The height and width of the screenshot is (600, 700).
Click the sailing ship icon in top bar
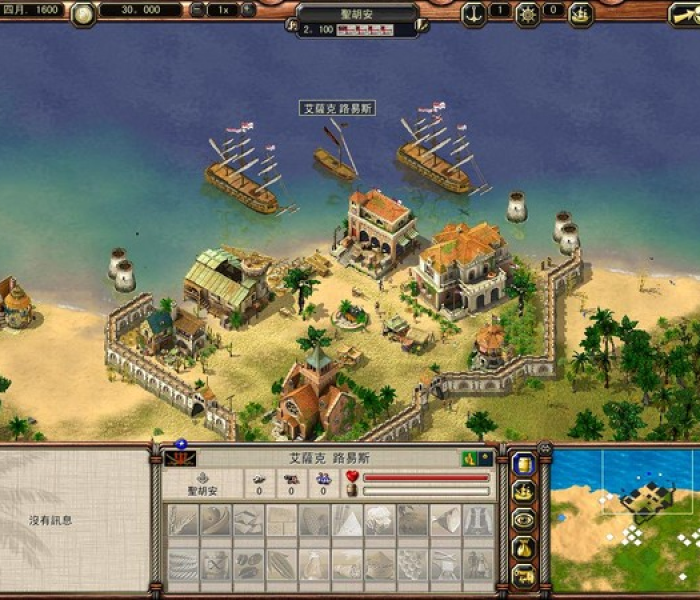coord(580,13)
